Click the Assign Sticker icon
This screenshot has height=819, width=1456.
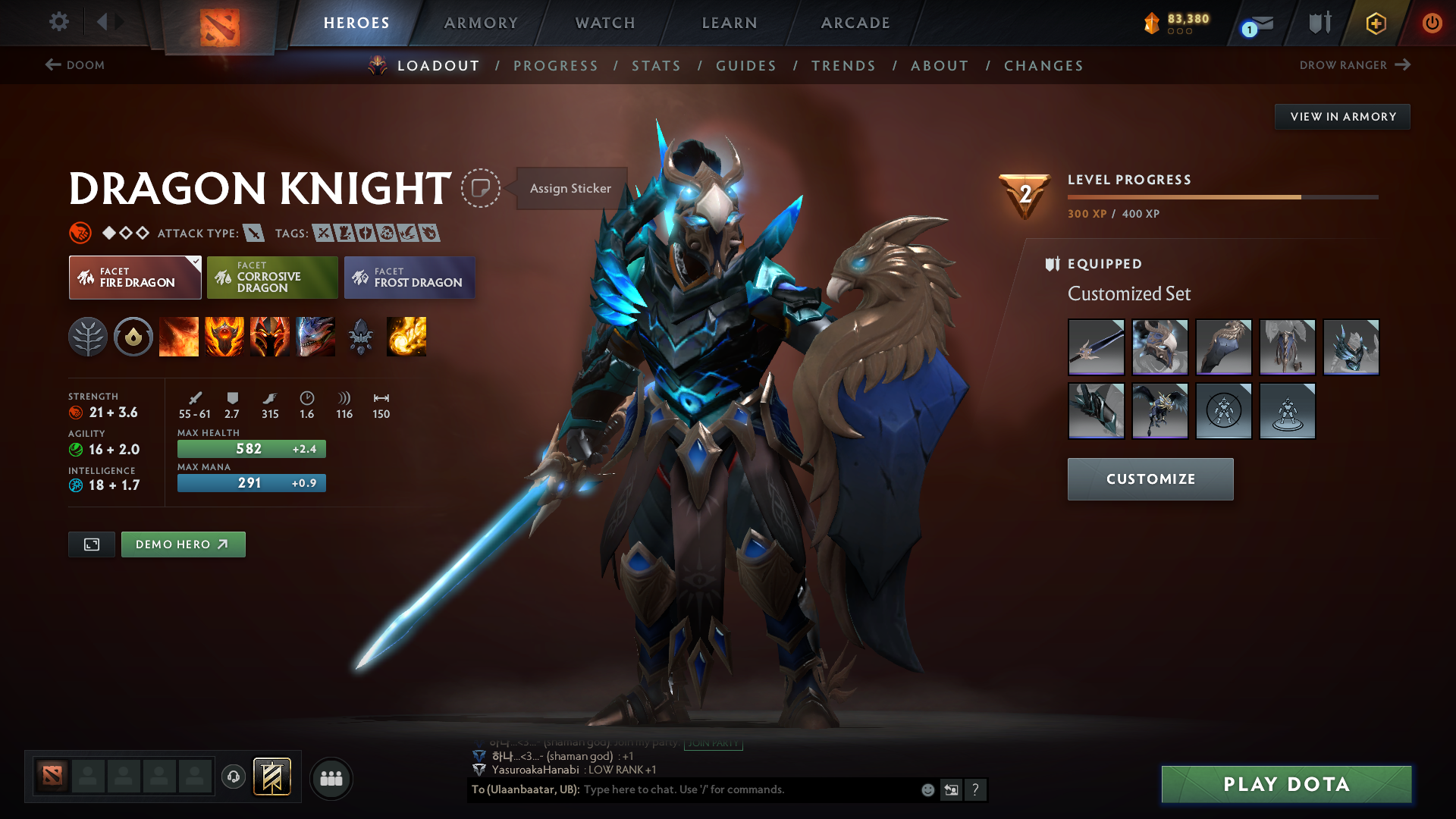[x=482, y=188]
